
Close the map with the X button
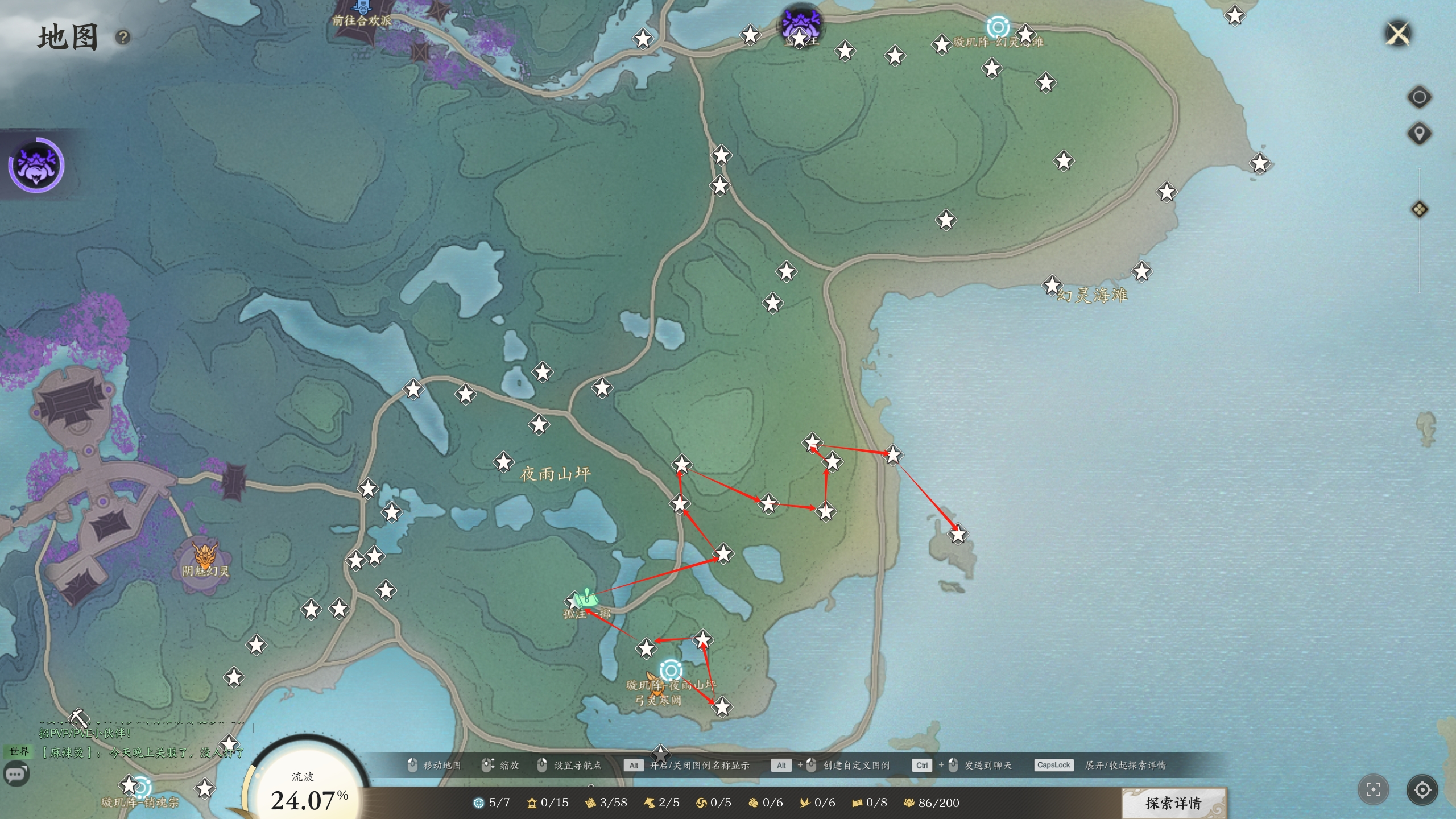tap(1398, 34)
